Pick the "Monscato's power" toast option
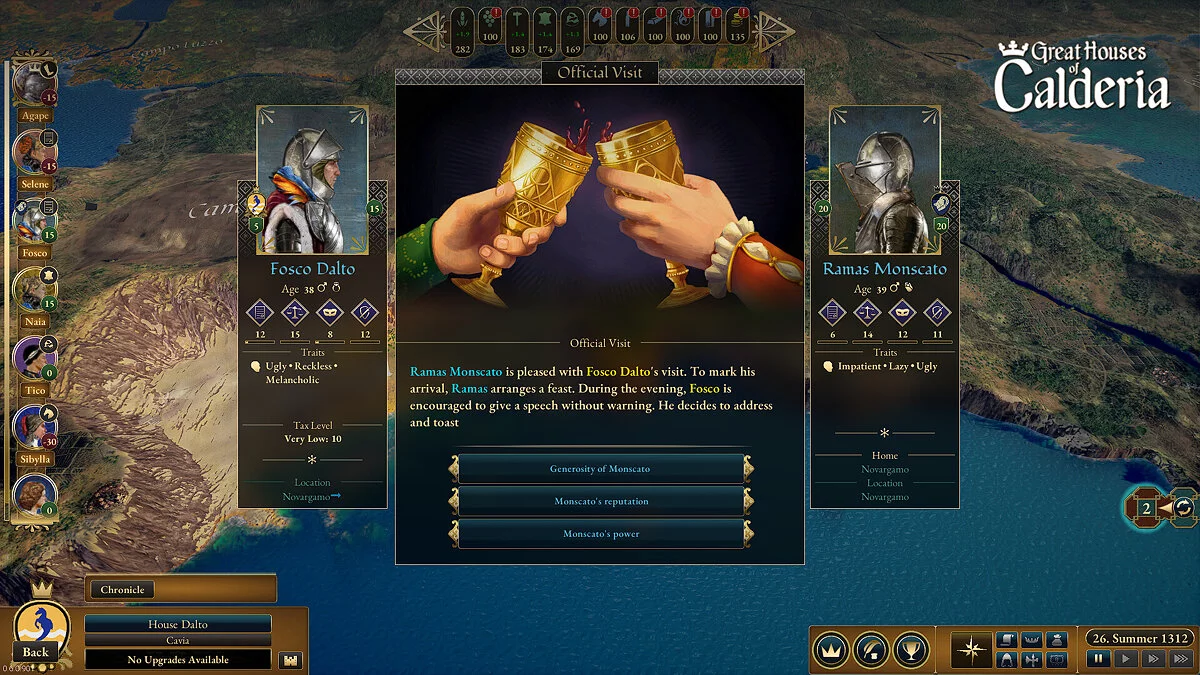 [x=600, y=534]
